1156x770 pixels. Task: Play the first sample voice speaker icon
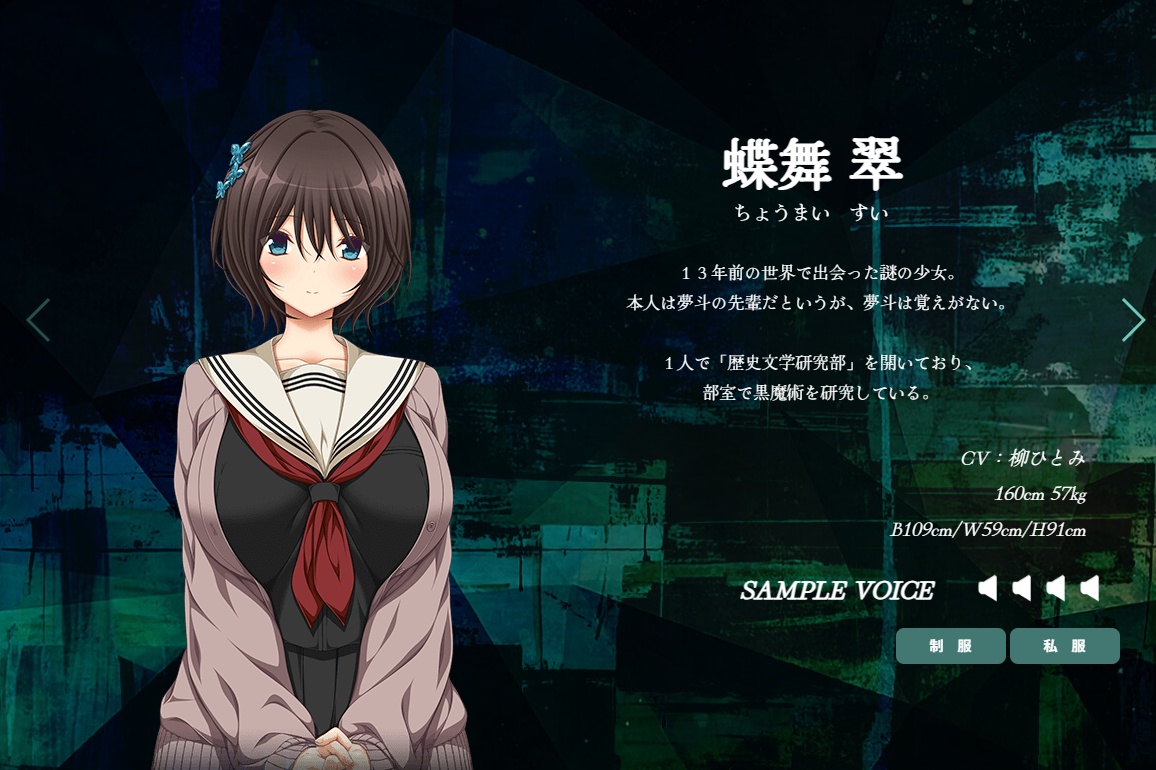click(988, 589)
